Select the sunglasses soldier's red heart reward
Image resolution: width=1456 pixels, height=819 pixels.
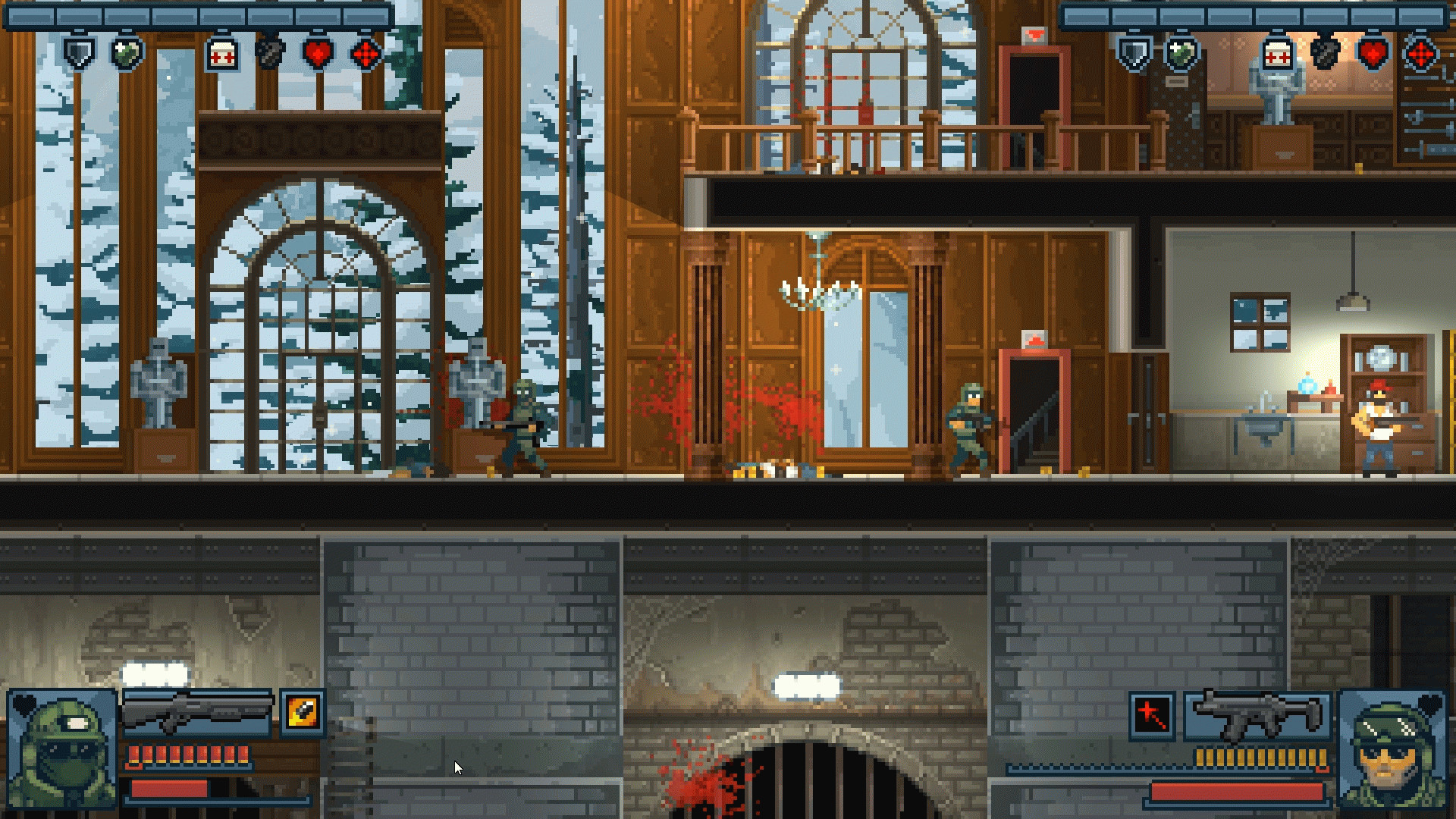(x=1373, y=54)
